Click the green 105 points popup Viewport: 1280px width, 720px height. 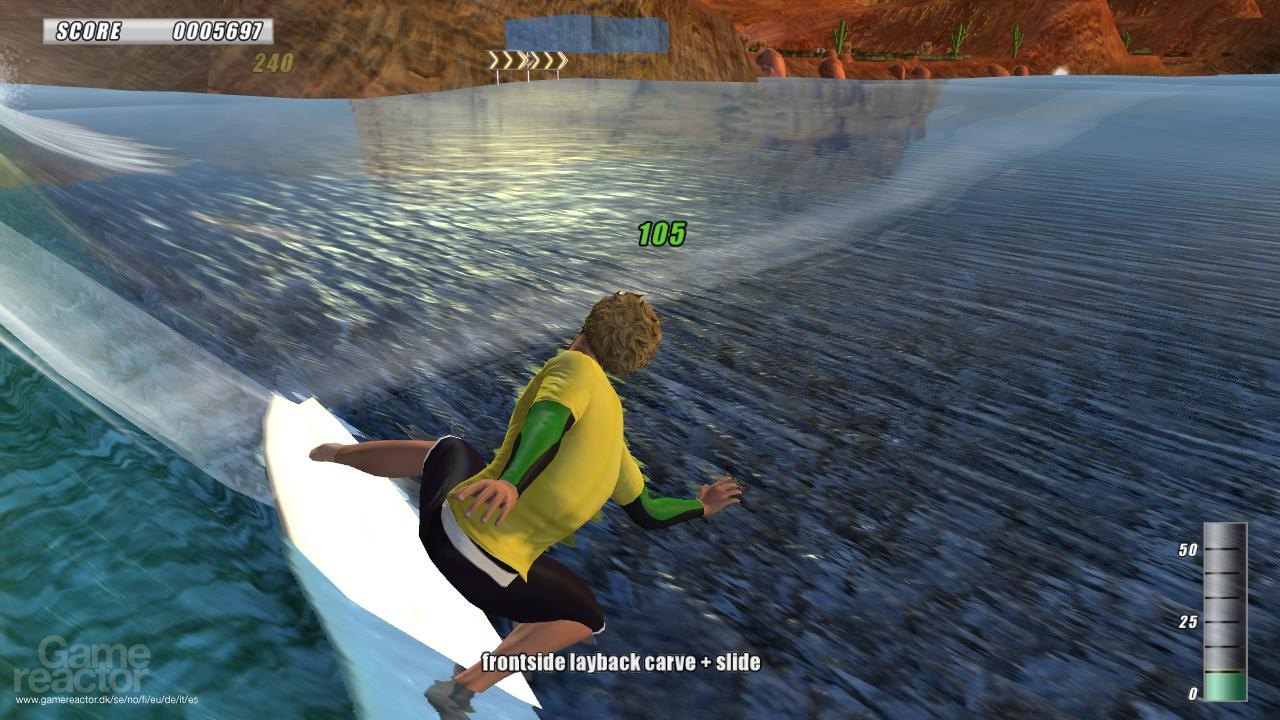[x=660, y=233]
